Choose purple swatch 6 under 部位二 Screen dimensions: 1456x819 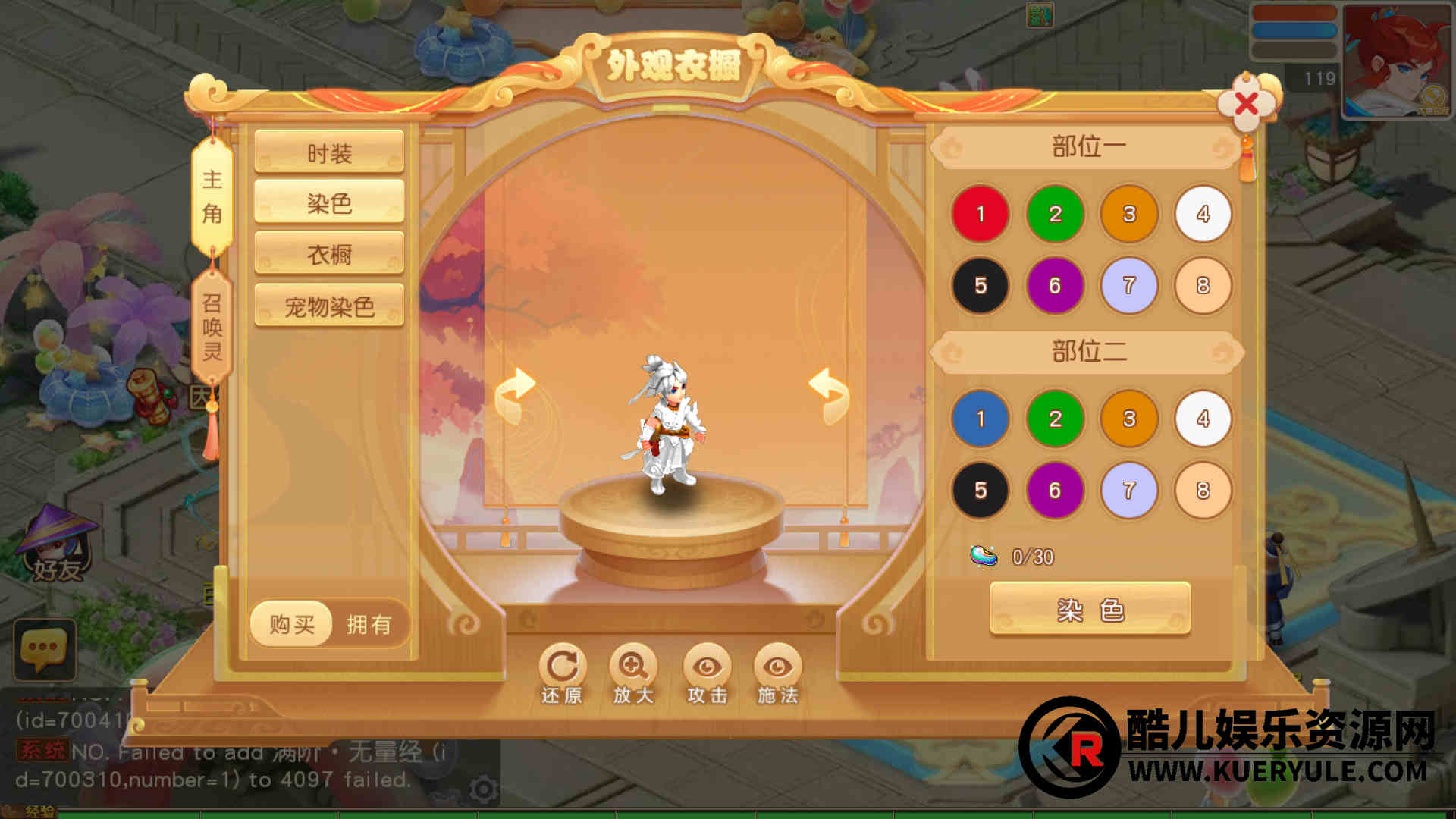click(1054, 491)
